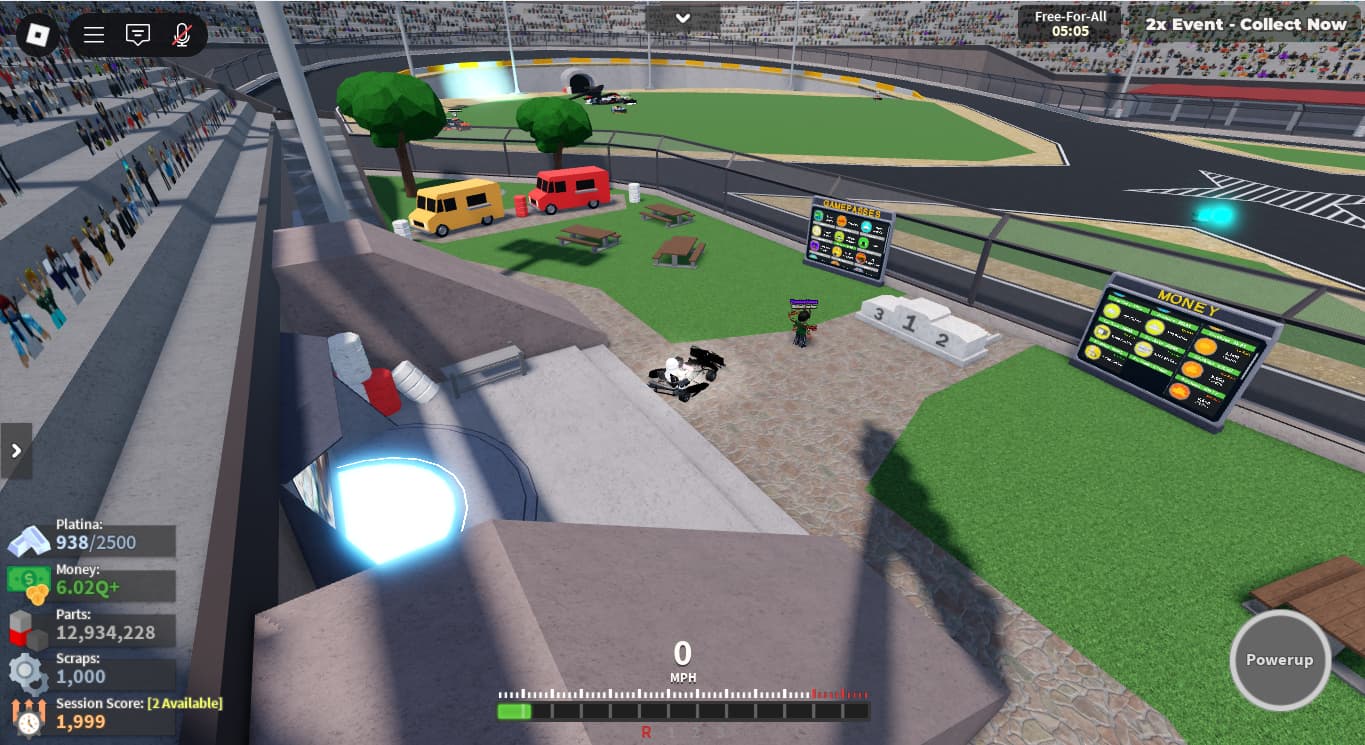
Task: Open the hamburger menu in the top bar
Action: [x=94, y=35]
